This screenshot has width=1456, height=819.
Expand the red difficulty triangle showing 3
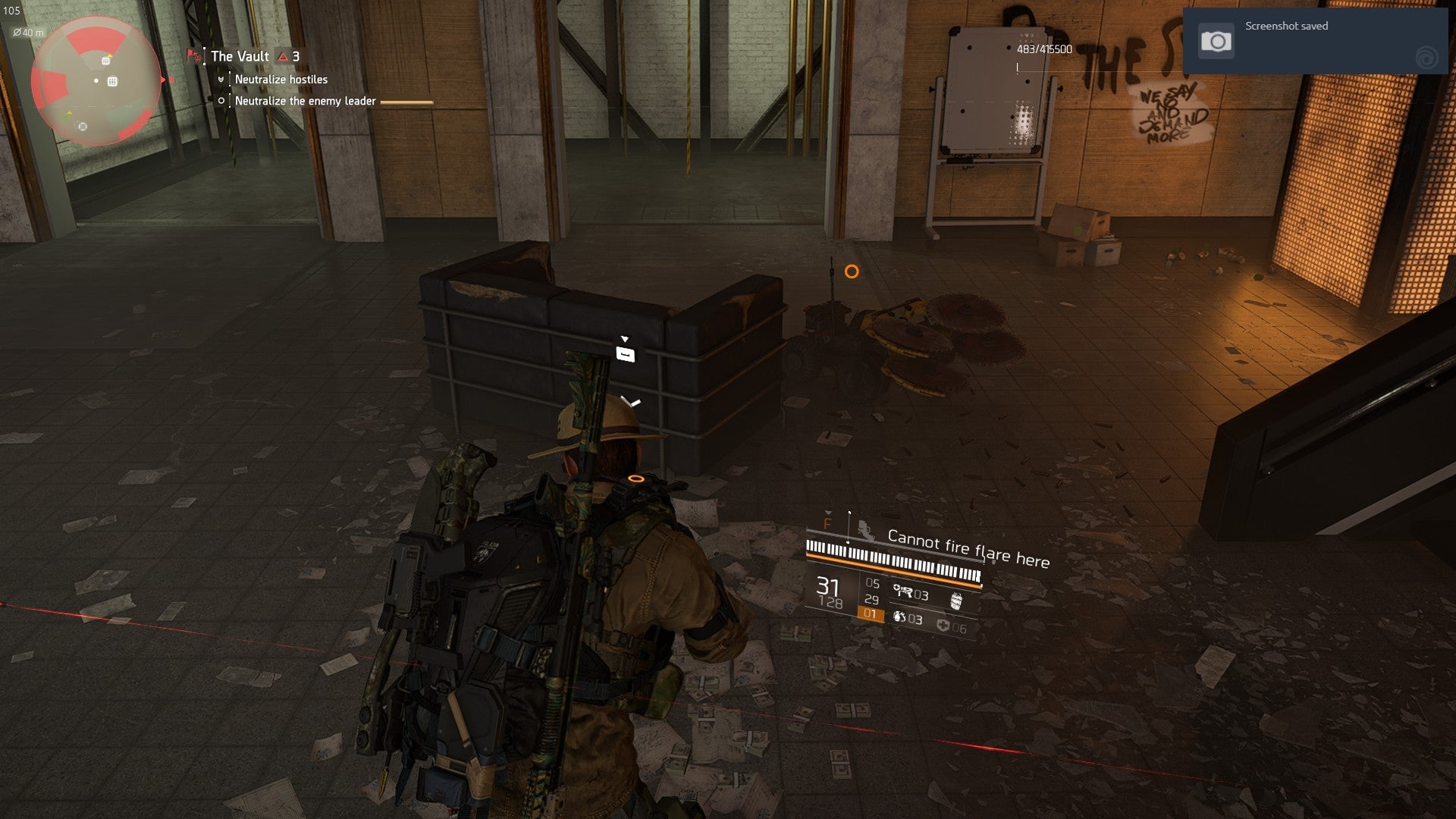tap(283, 55)
